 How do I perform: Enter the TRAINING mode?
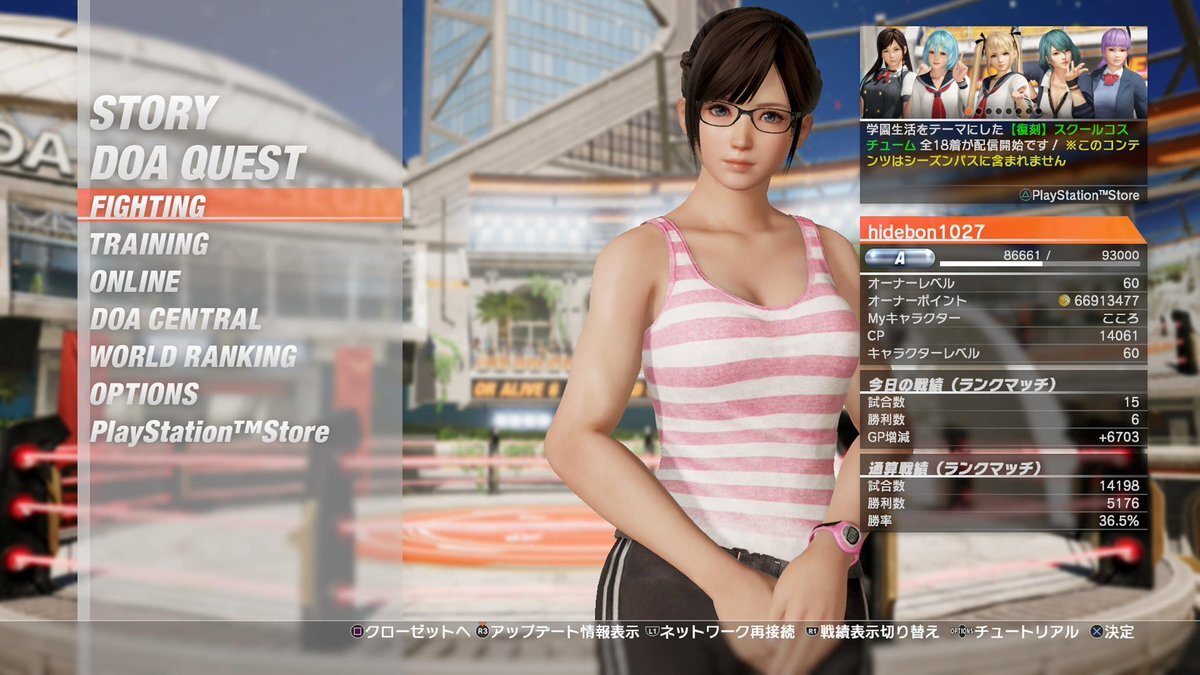point(149,244)
